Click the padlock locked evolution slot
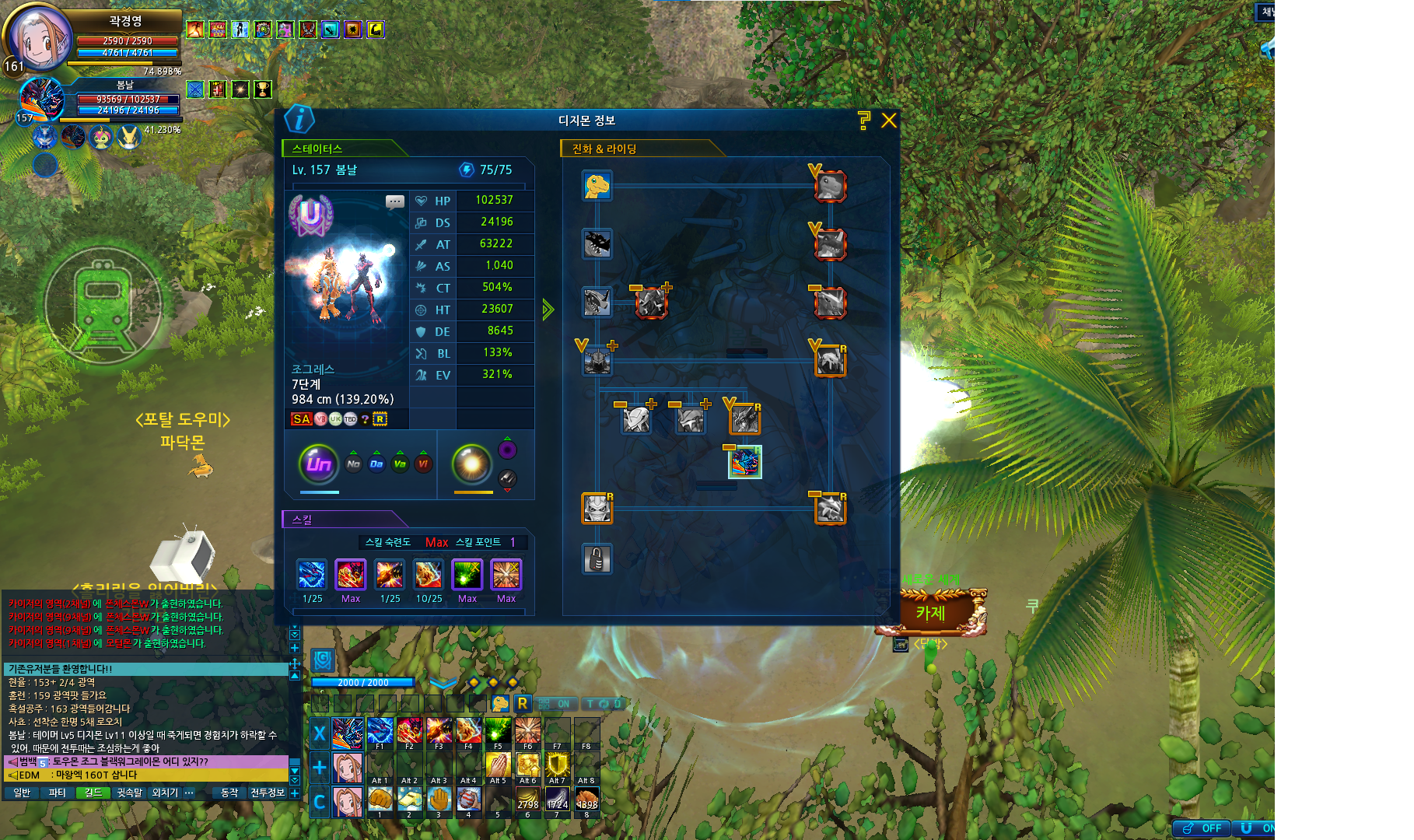 click(597, 558)
